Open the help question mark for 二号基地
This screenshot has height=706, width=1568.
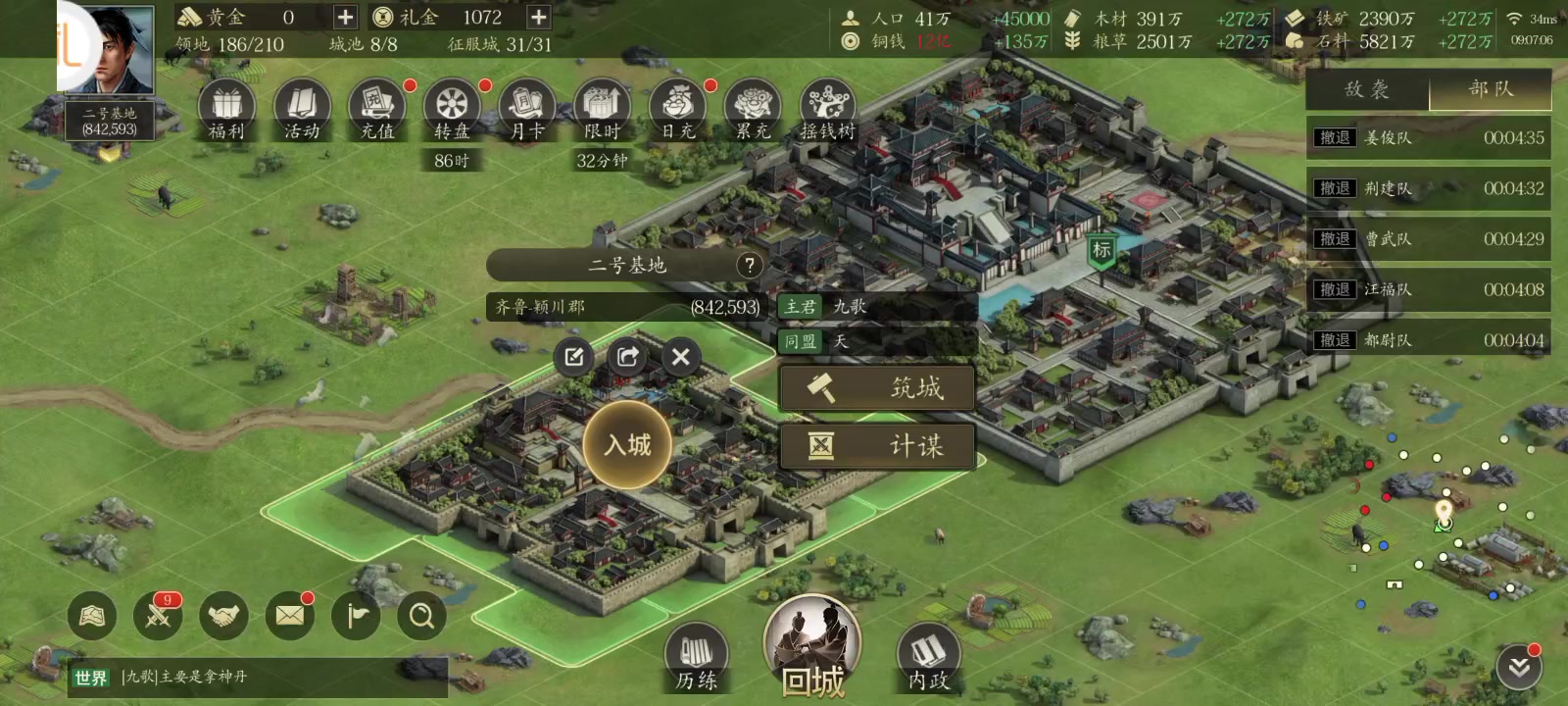coord(750,265)
